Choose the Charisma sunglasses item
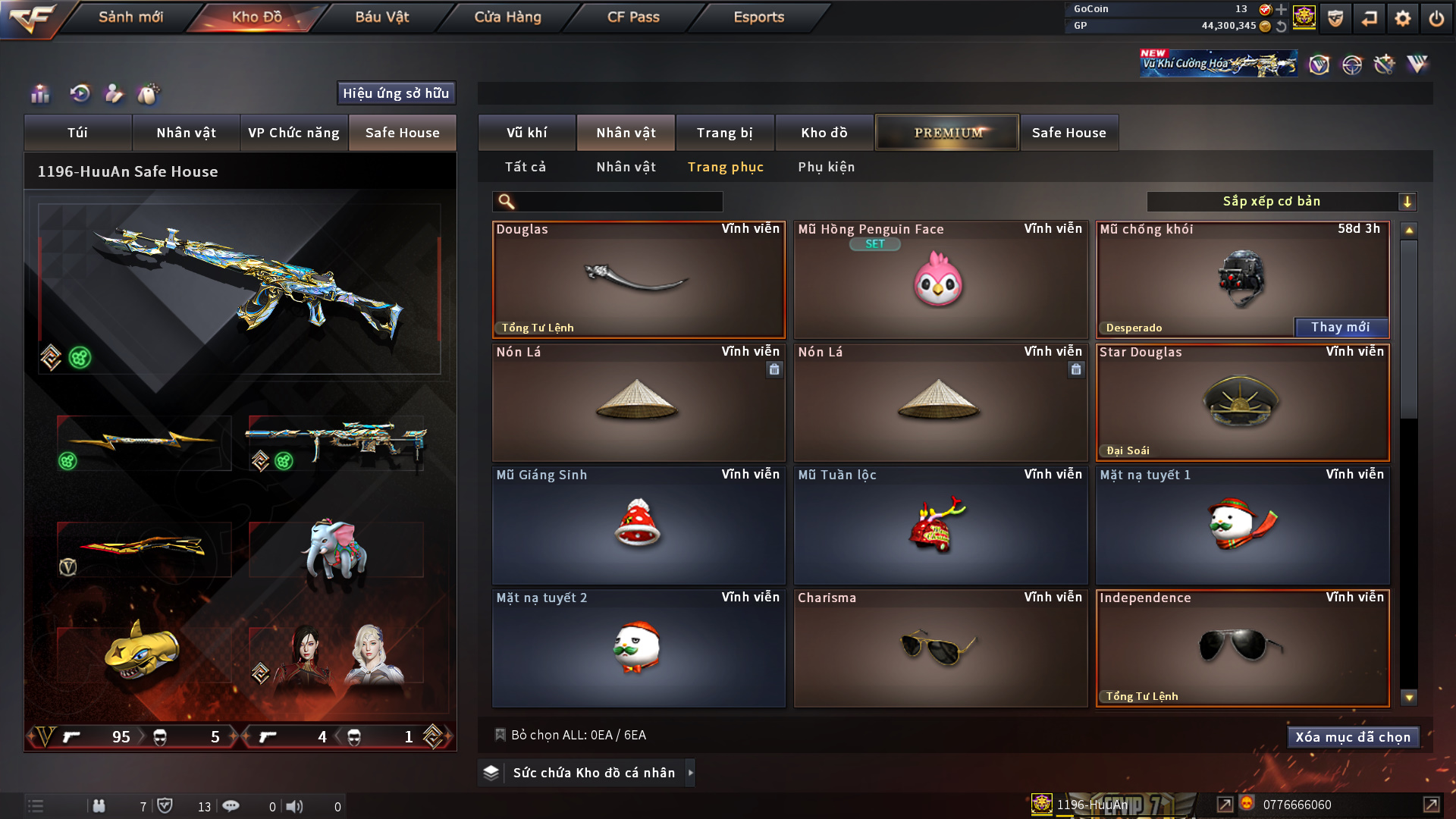Screen dimensions: 1456x819 pyautogui.click(x=940, y=649)
